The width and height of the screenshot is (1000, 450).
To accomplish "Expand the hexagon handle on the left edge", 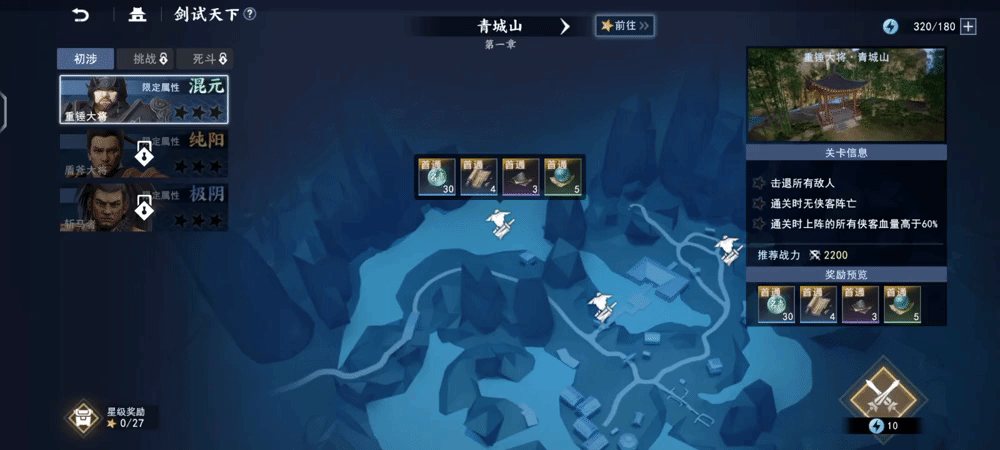I will point(3,111).
